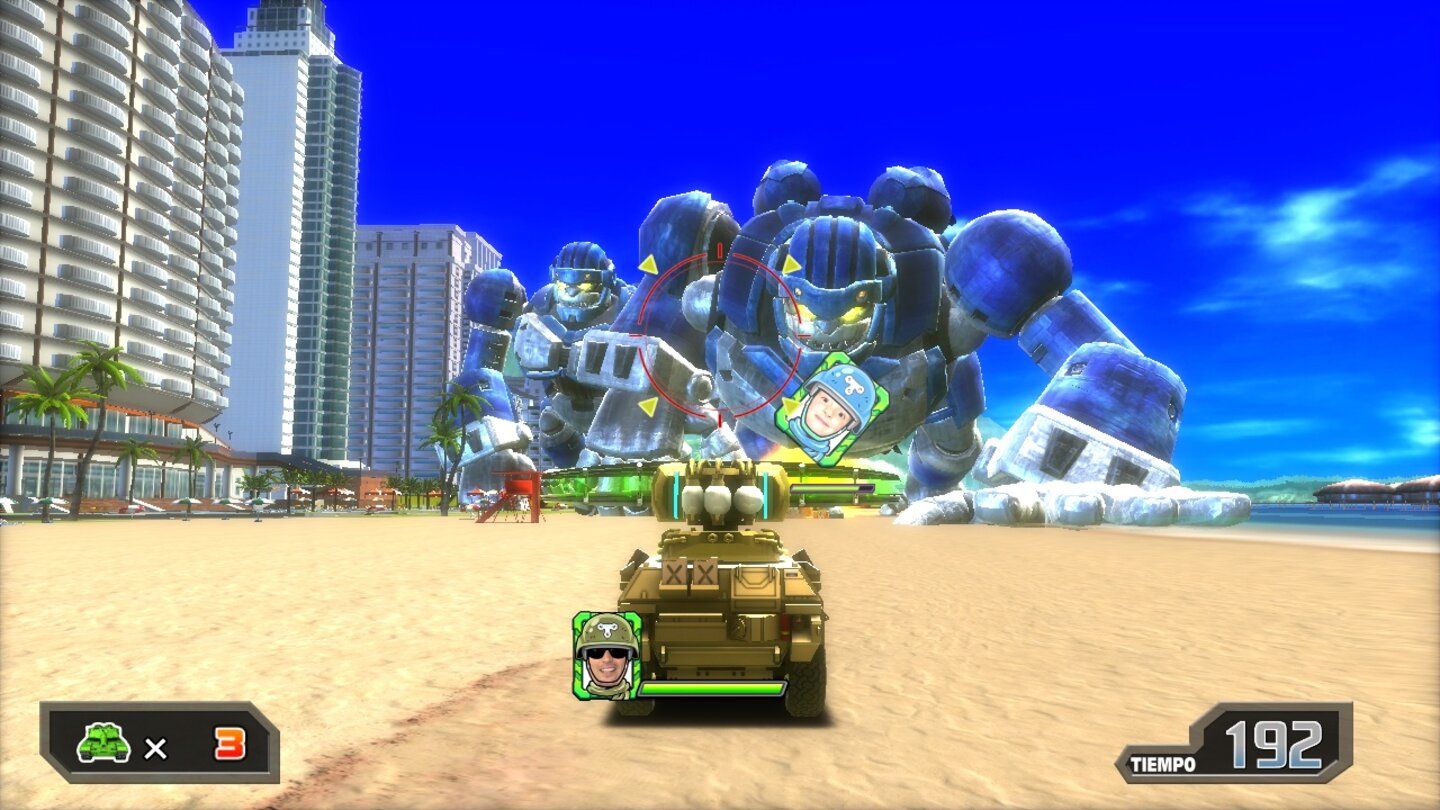This screenshot has width=1440, height=810.
Task: Click the green health bar under the pilot
Action: (712, 690)
